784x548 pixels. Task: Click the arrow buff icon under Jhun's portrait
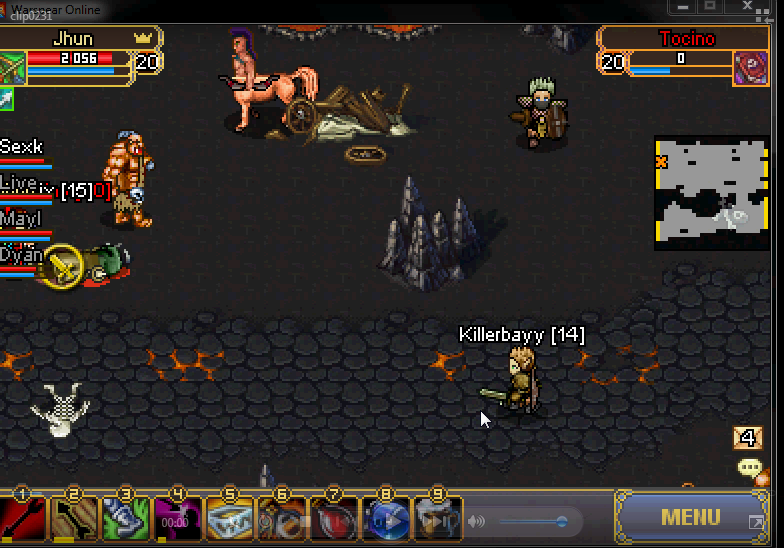click(x=7, y=98)
